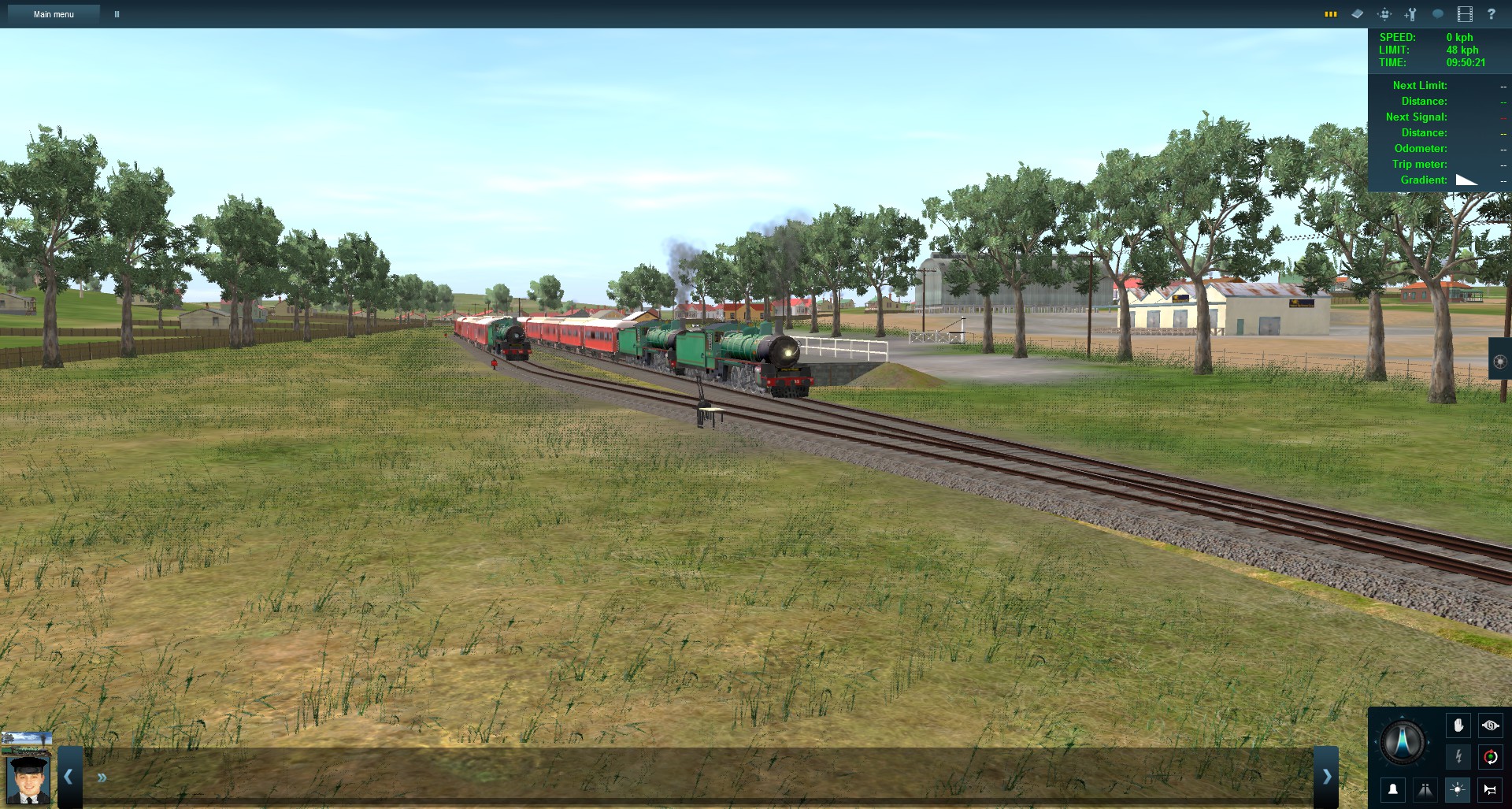
Task: Toggle the headlight control
Action: (1458, 789)
